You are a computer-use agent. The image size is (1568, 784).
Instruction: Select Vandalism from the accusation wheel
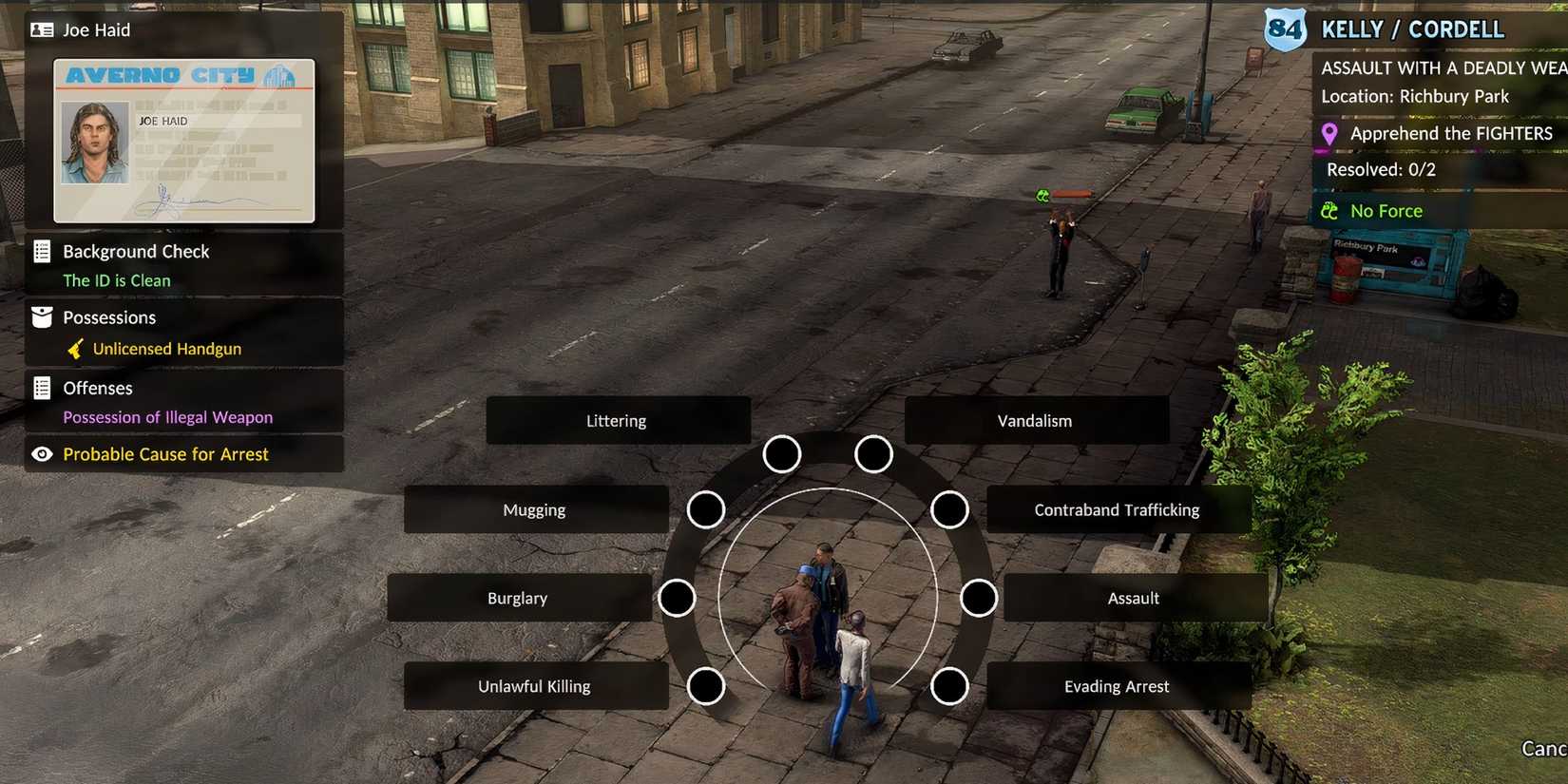click(x=1035, y=420)
